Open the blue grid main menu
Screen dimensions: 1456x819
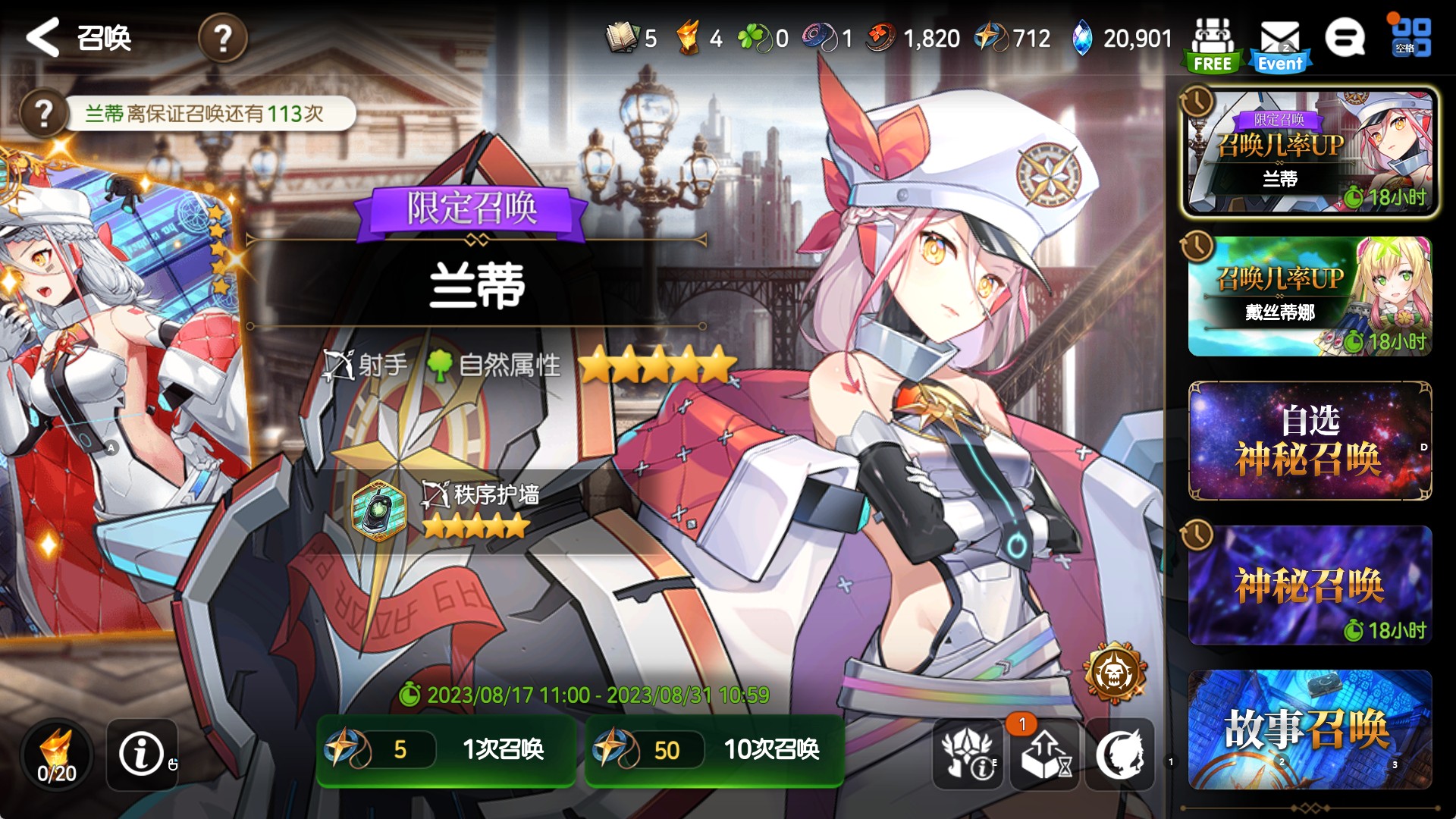click(x=1411, y=37)
